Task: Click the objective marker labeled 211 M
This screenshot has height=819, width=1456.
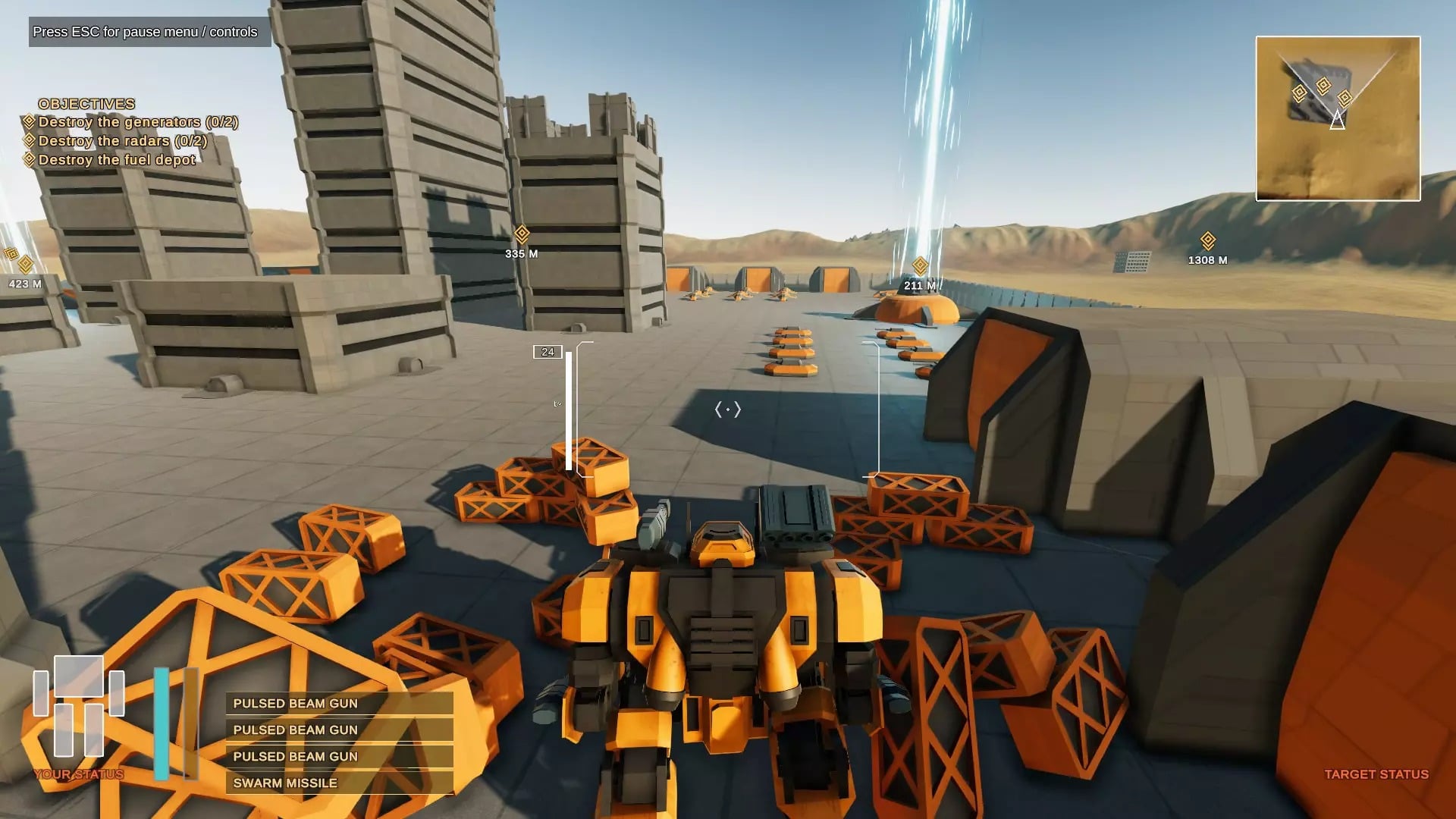Action: 920,266
